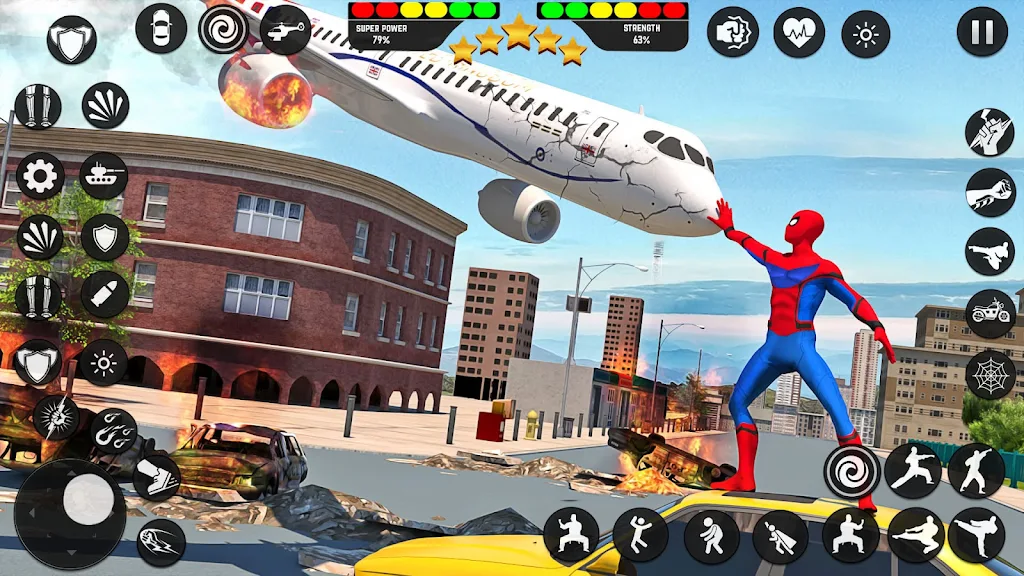Image resolution: width=1024 pixels, height=576 pixels.
Task: Summon the motorcycle
Action: pyautogui.click(x=990, y=313)
